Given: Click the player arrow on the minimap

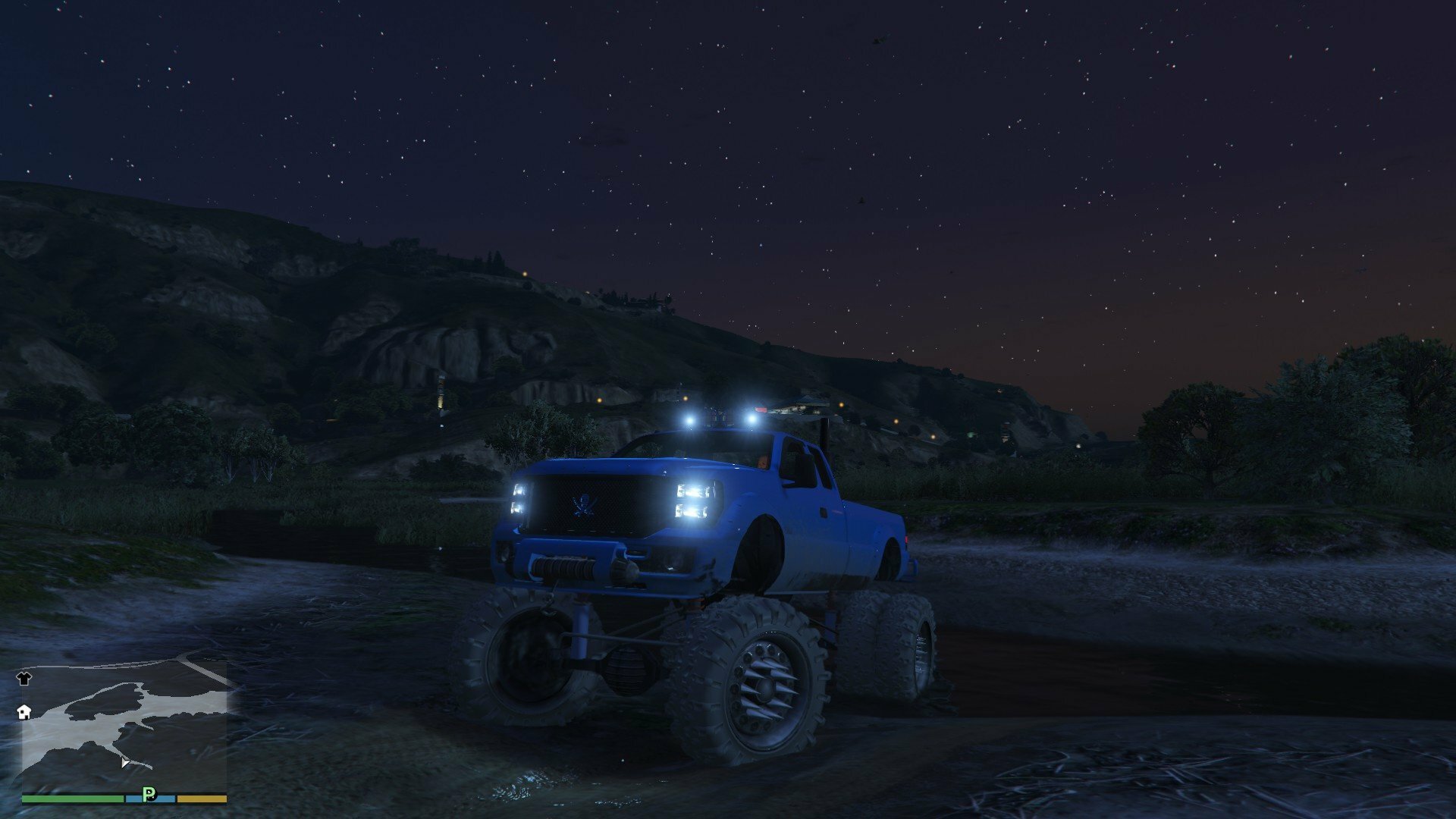Looking at the screenshot, I should point(124,762).
